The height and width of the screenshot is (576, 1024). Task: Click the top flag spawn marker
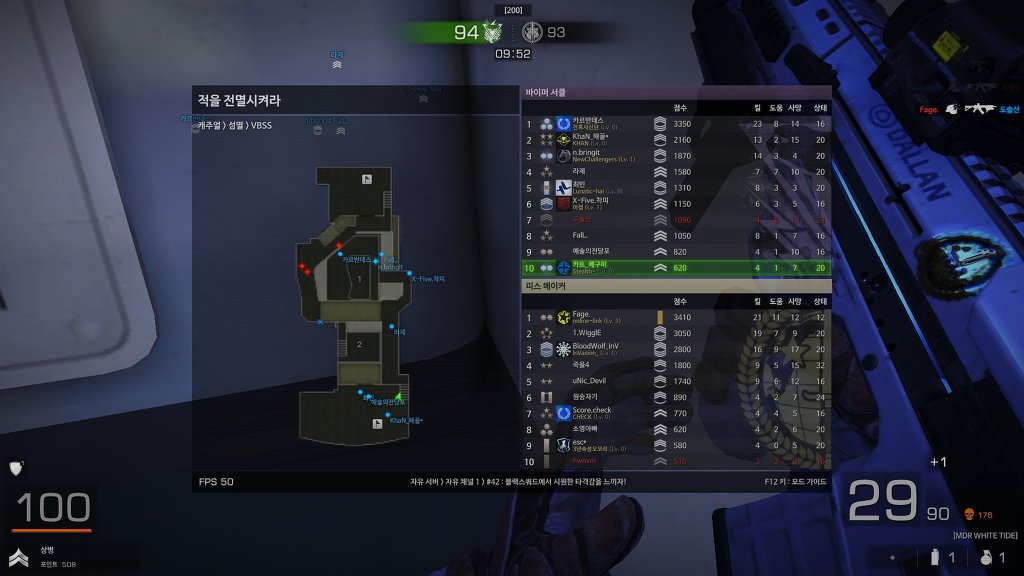[367, 179]
